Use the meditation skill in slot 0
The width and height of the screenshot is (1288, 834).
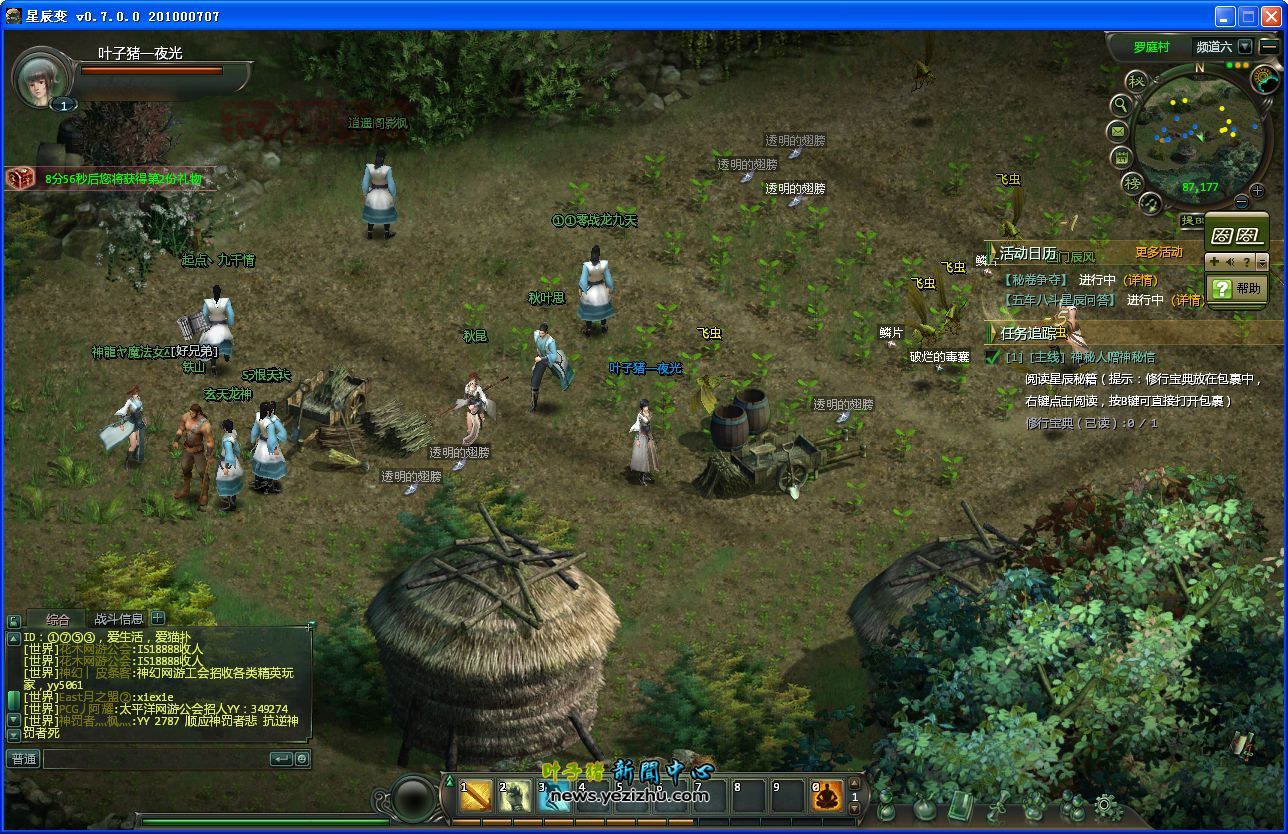[x=827, y=796]
